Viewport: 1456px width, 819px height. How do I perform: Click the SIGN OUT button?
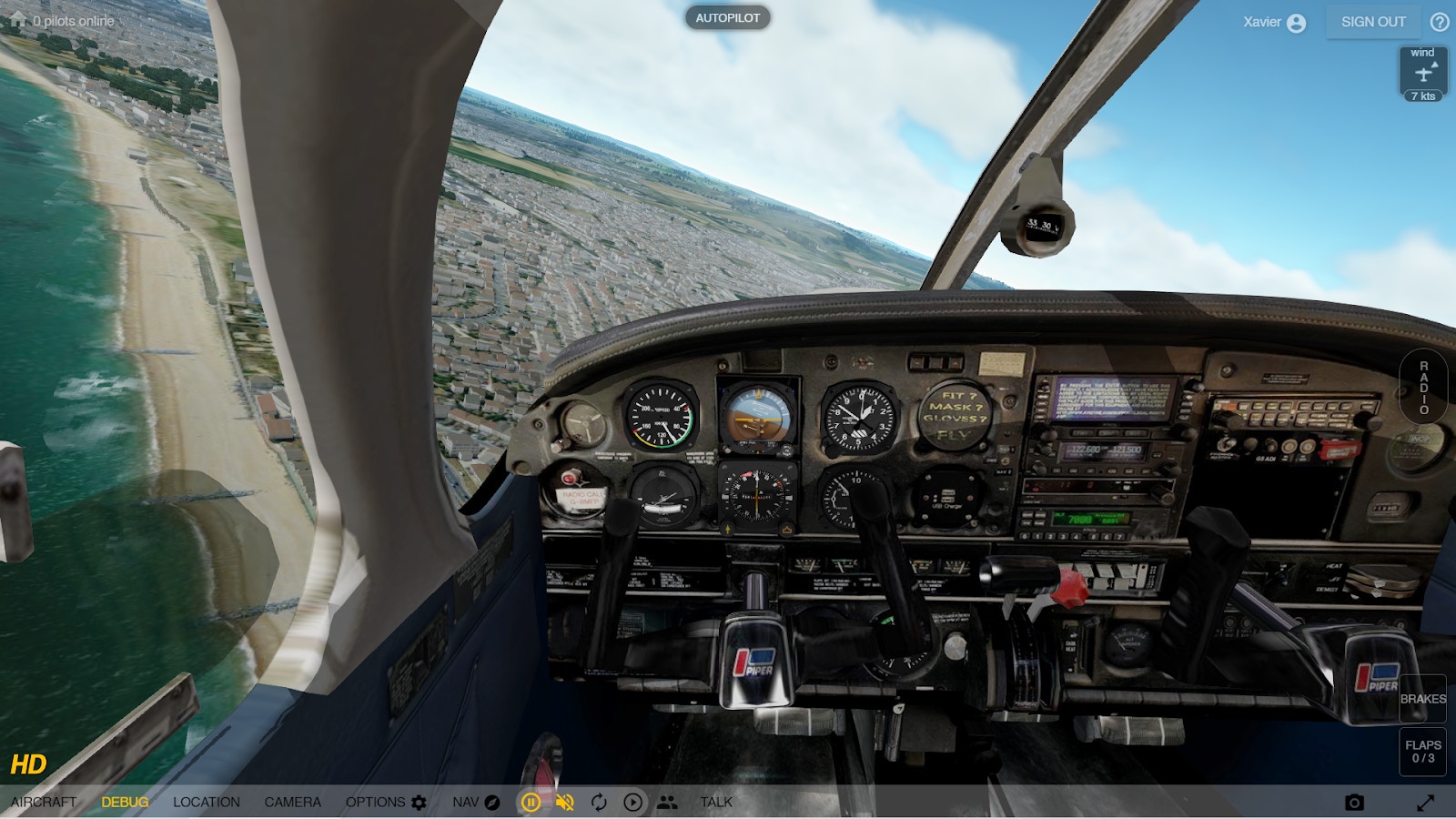click(x=1373, y=22)
